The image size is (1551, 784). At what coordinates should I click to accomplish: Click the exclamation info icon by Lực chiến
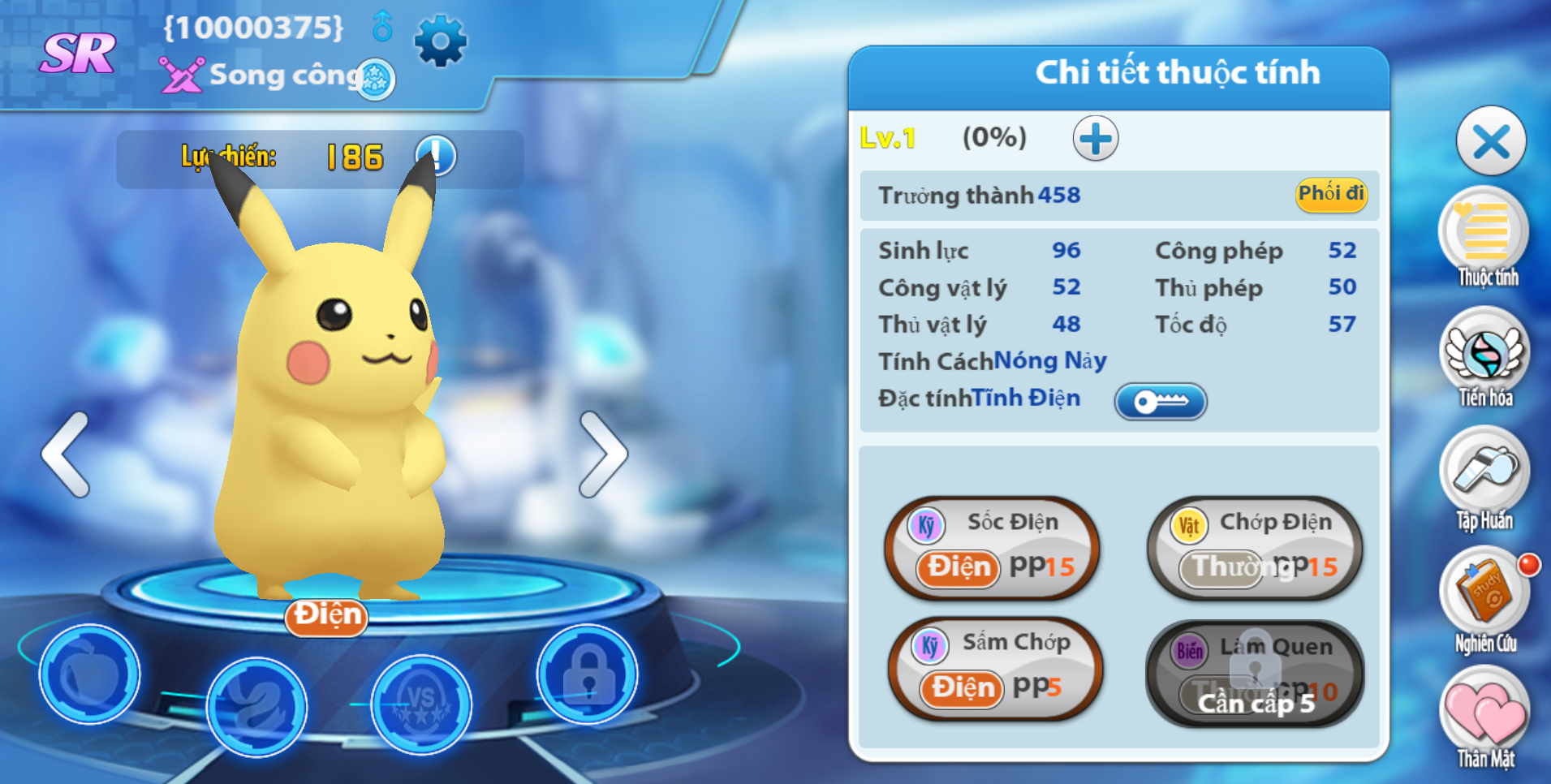click(x=437, y=154)
